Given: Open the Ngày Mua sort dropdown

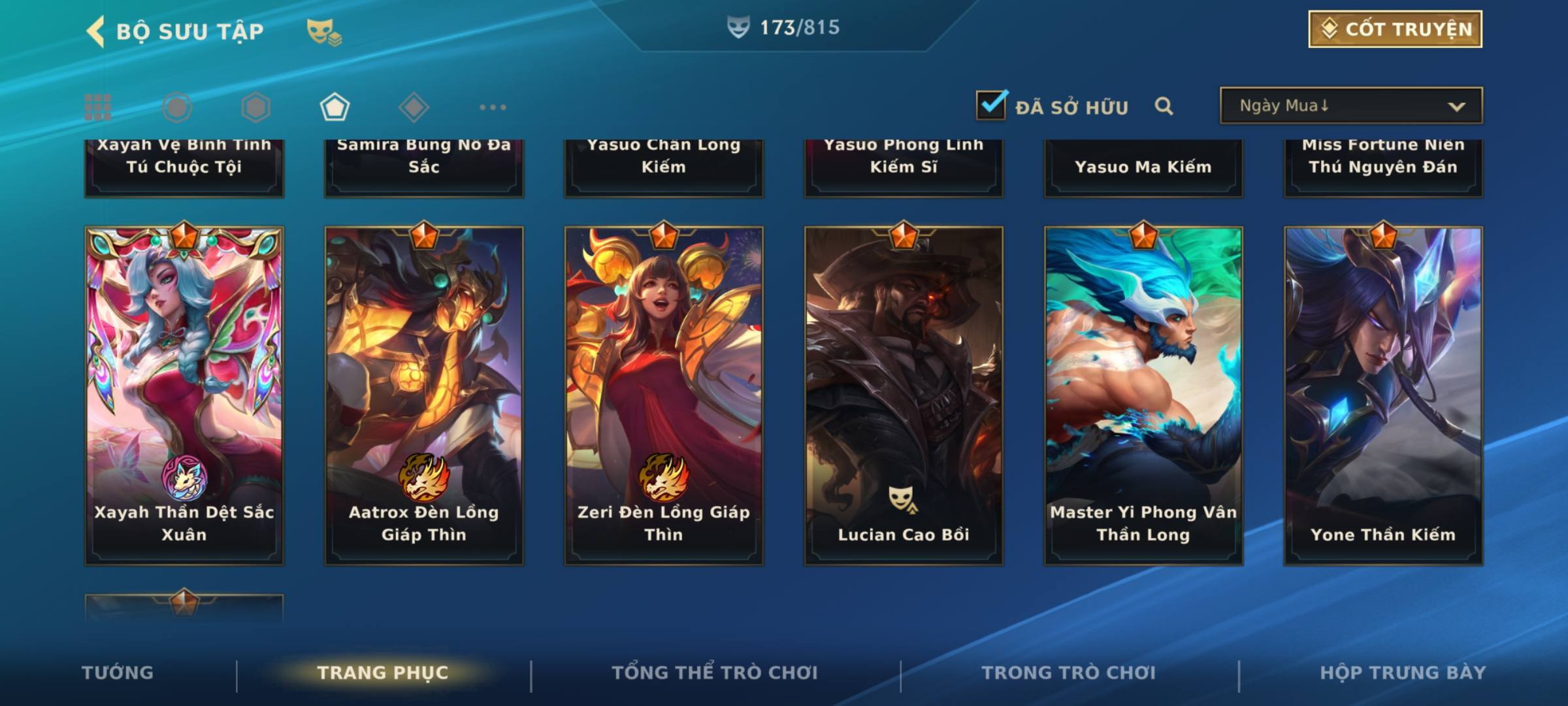Looking at the screenshot, I should (1350, 106).
